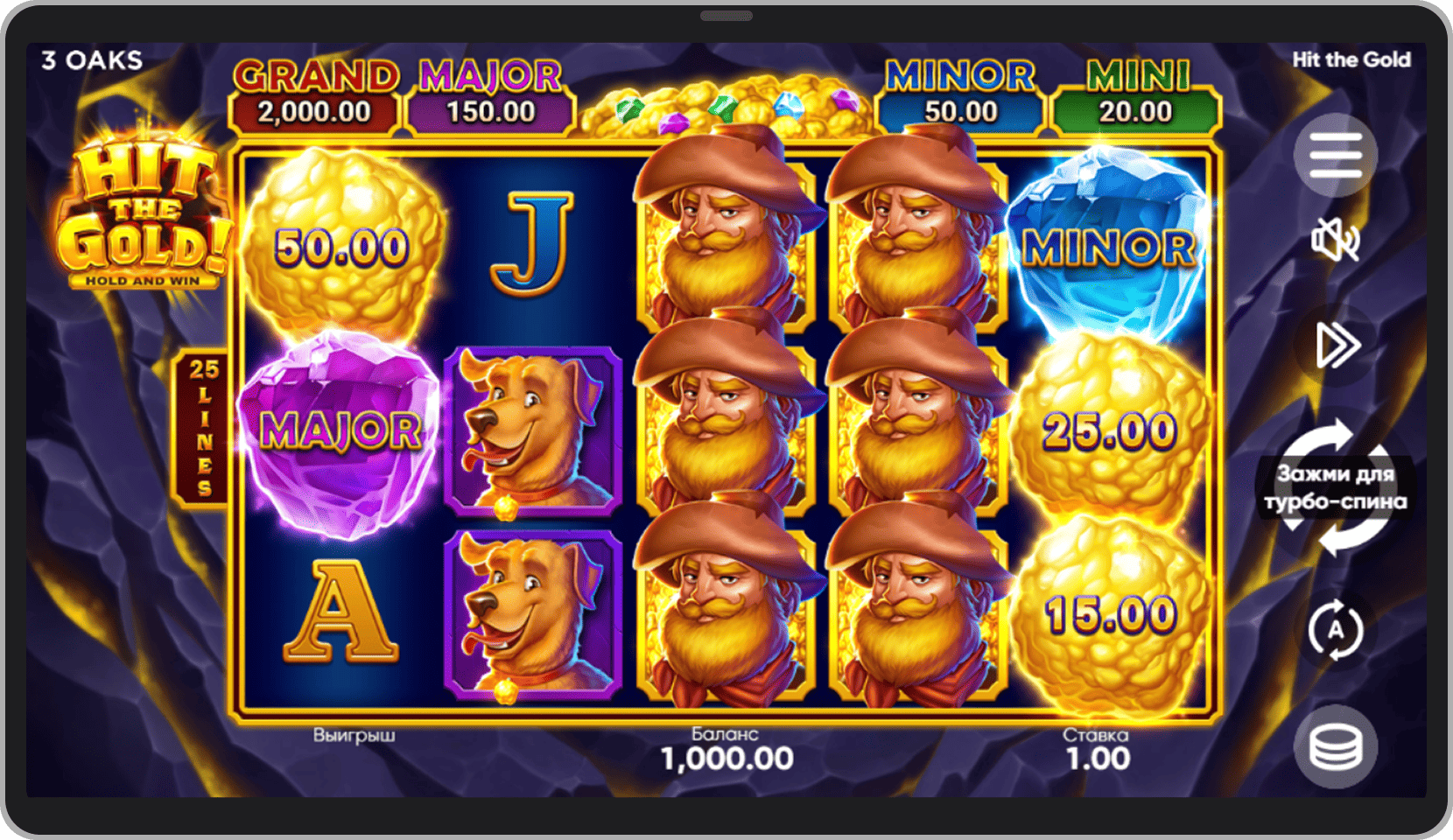Click the 50.00 gold nugget symbol
The width and height of the screenshot is (1453, 840).
(341, 245)
